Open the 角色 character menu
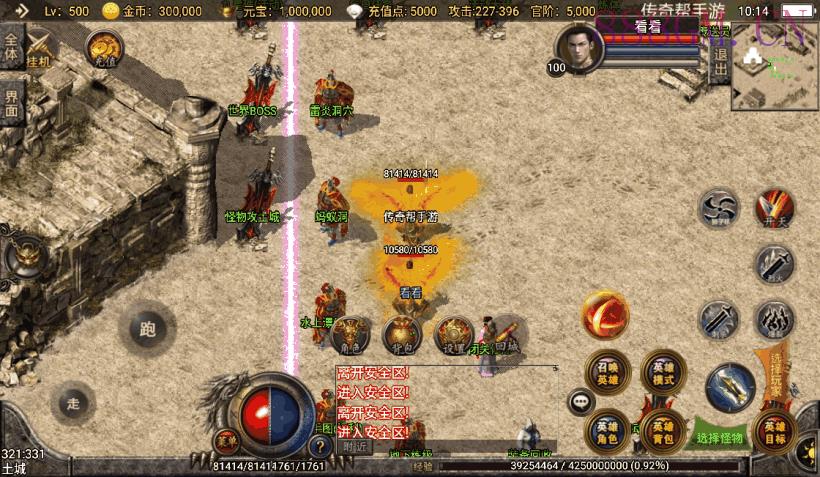The image size is (820, 477). (350, 335)
